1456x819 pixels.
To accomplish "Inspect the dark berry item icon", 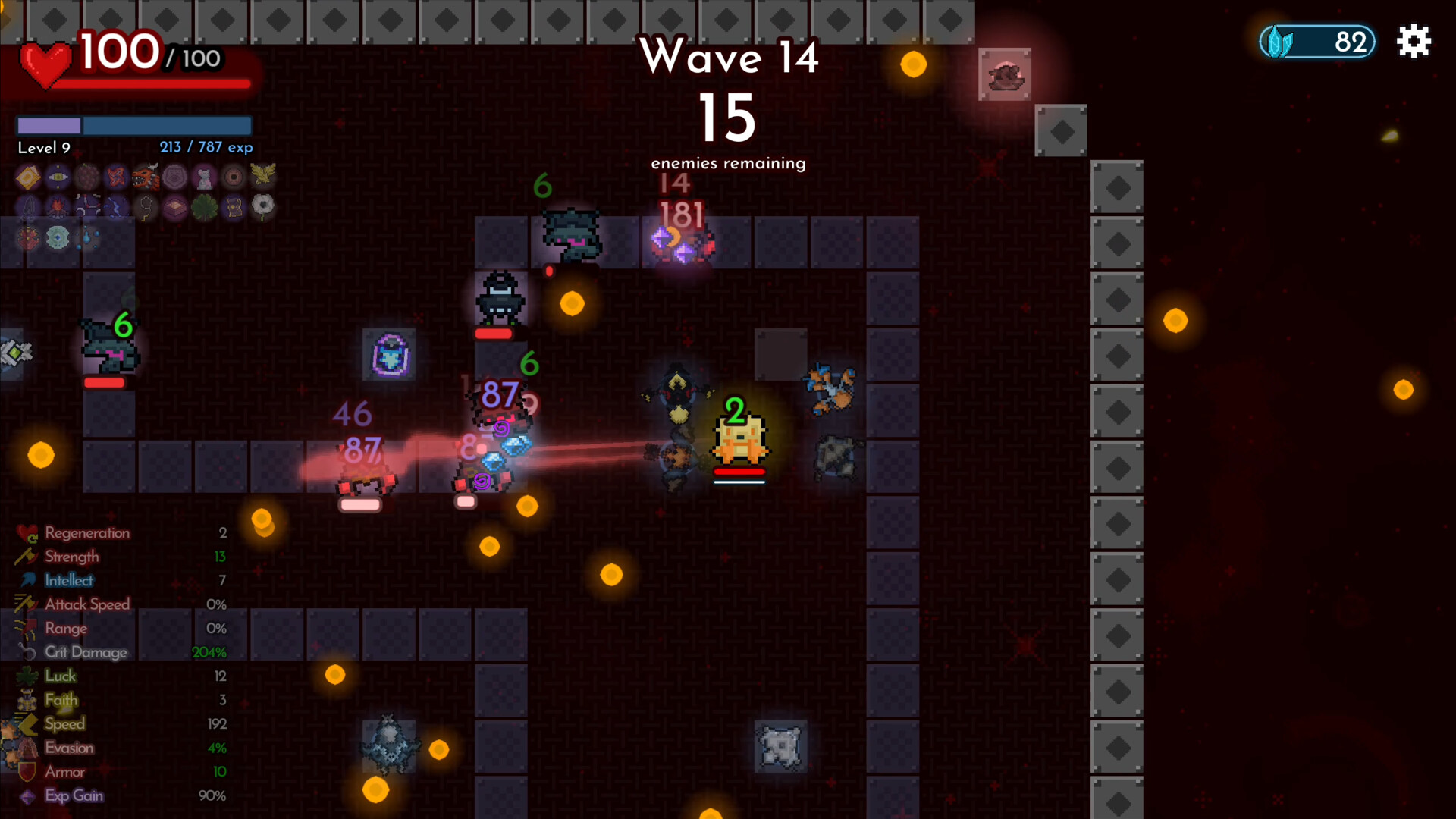I will (86, 177).
